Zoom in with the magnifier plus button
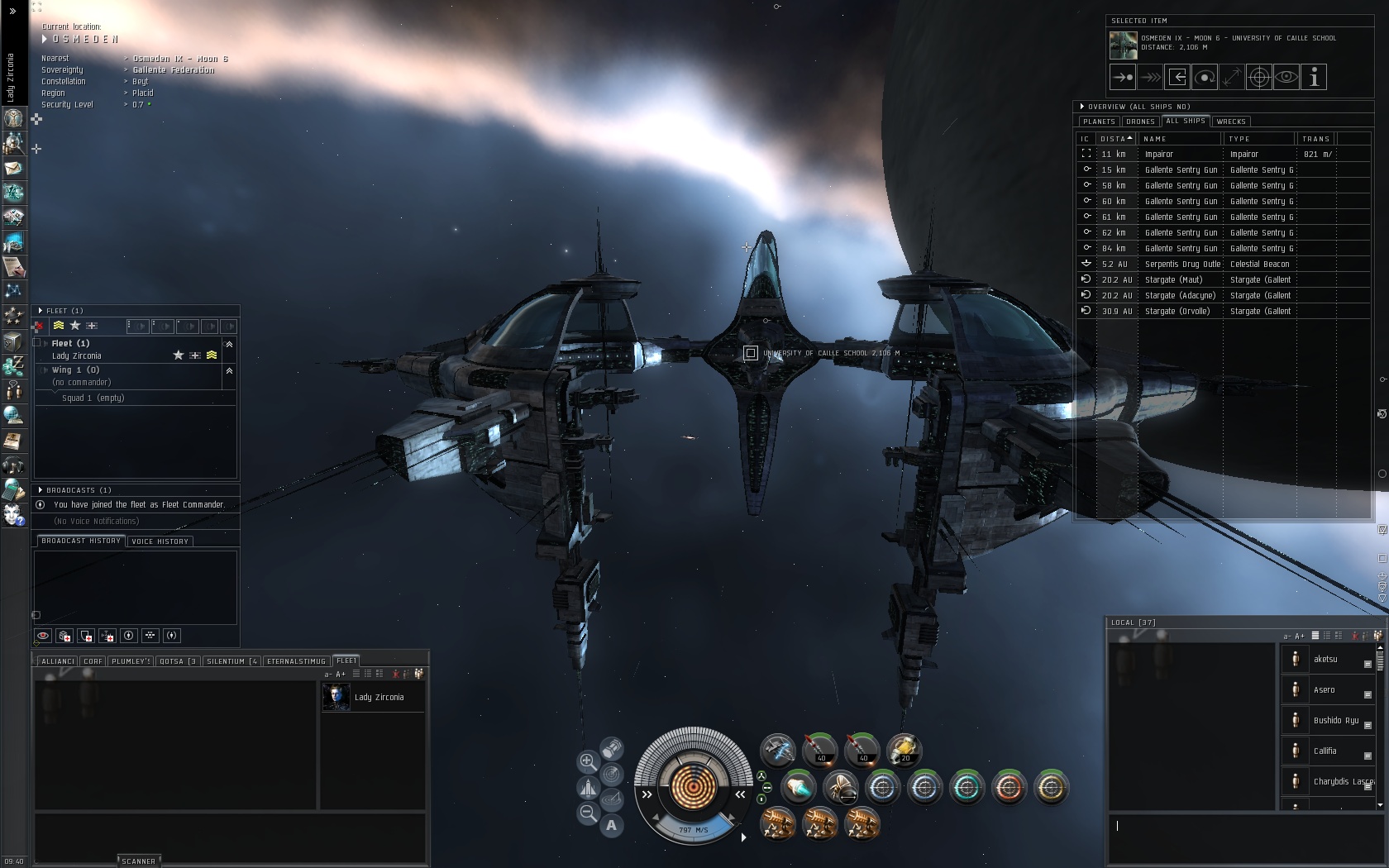Viewport: 1389px width, 868px height. (588, 761)
